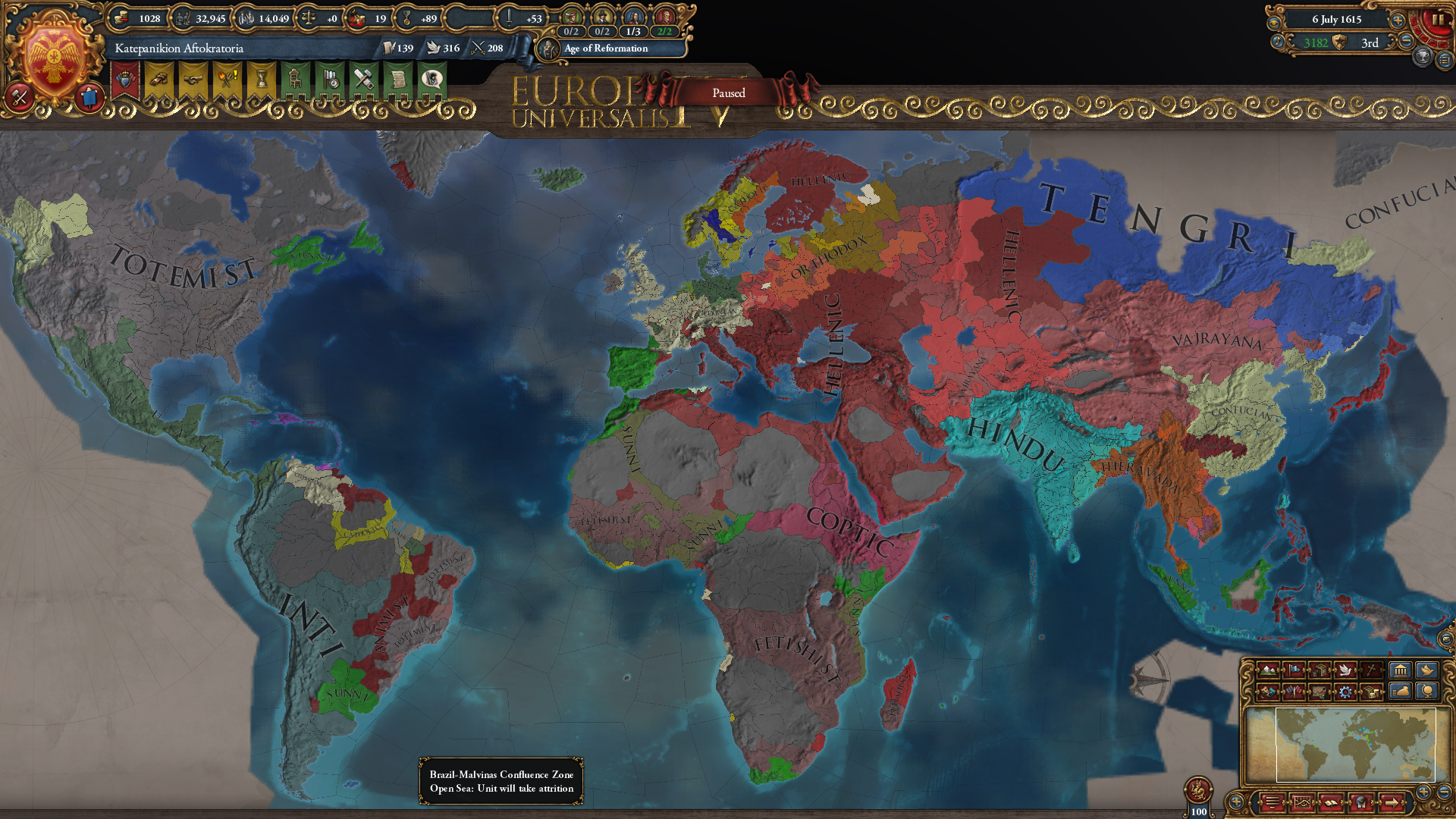Image resolution: width=1456 pixels, height=819 pixels.
Task: Open the achievements trophy icon
Action: tap(1423, 58)
